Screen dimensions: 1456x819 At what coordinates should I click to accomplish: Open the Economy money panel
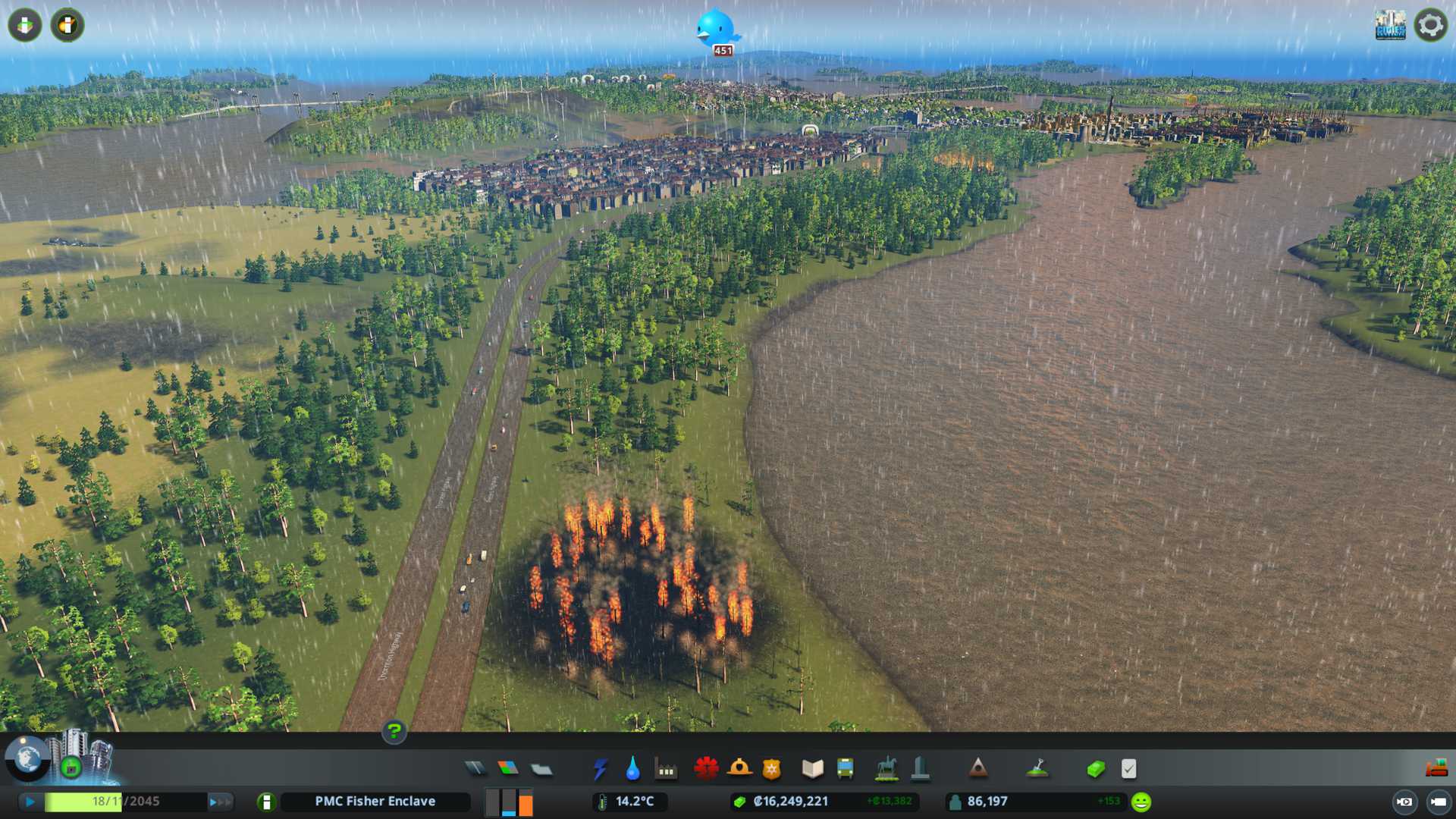1095,769
